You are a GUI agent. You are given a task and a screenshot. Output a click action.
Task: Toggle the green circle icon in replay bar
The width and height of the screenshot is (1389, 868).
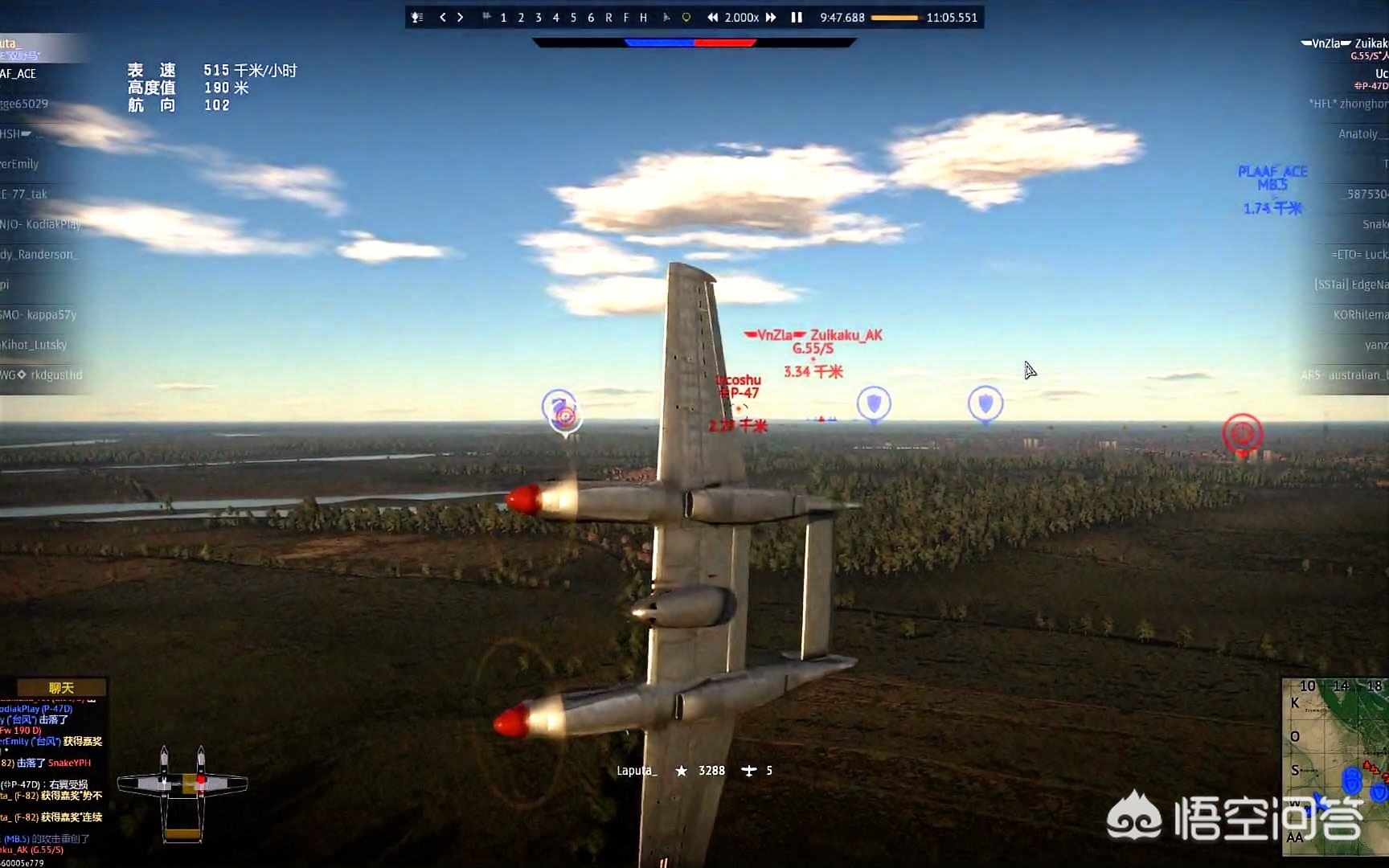click(x=686, y=17)
